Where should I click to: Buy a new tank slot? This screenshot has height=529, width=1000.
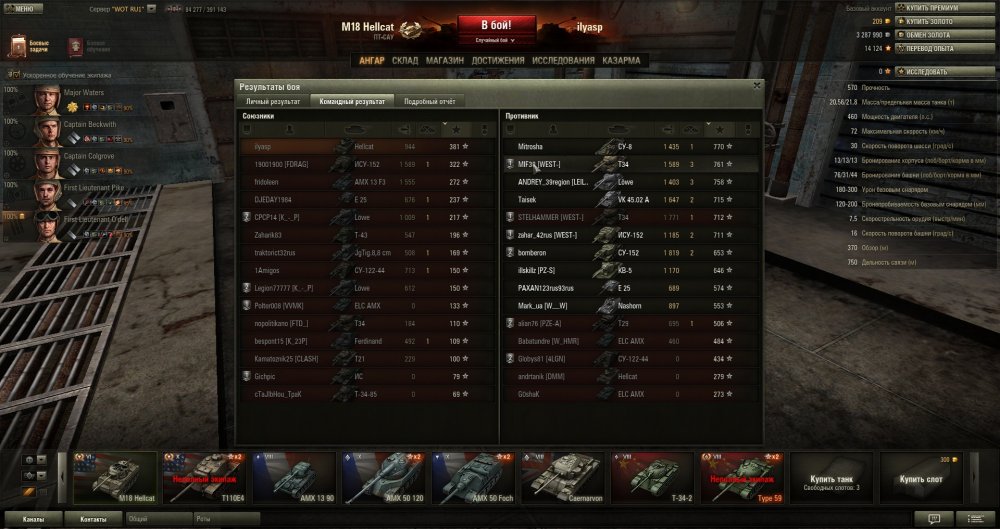click(x=920, y=477)
